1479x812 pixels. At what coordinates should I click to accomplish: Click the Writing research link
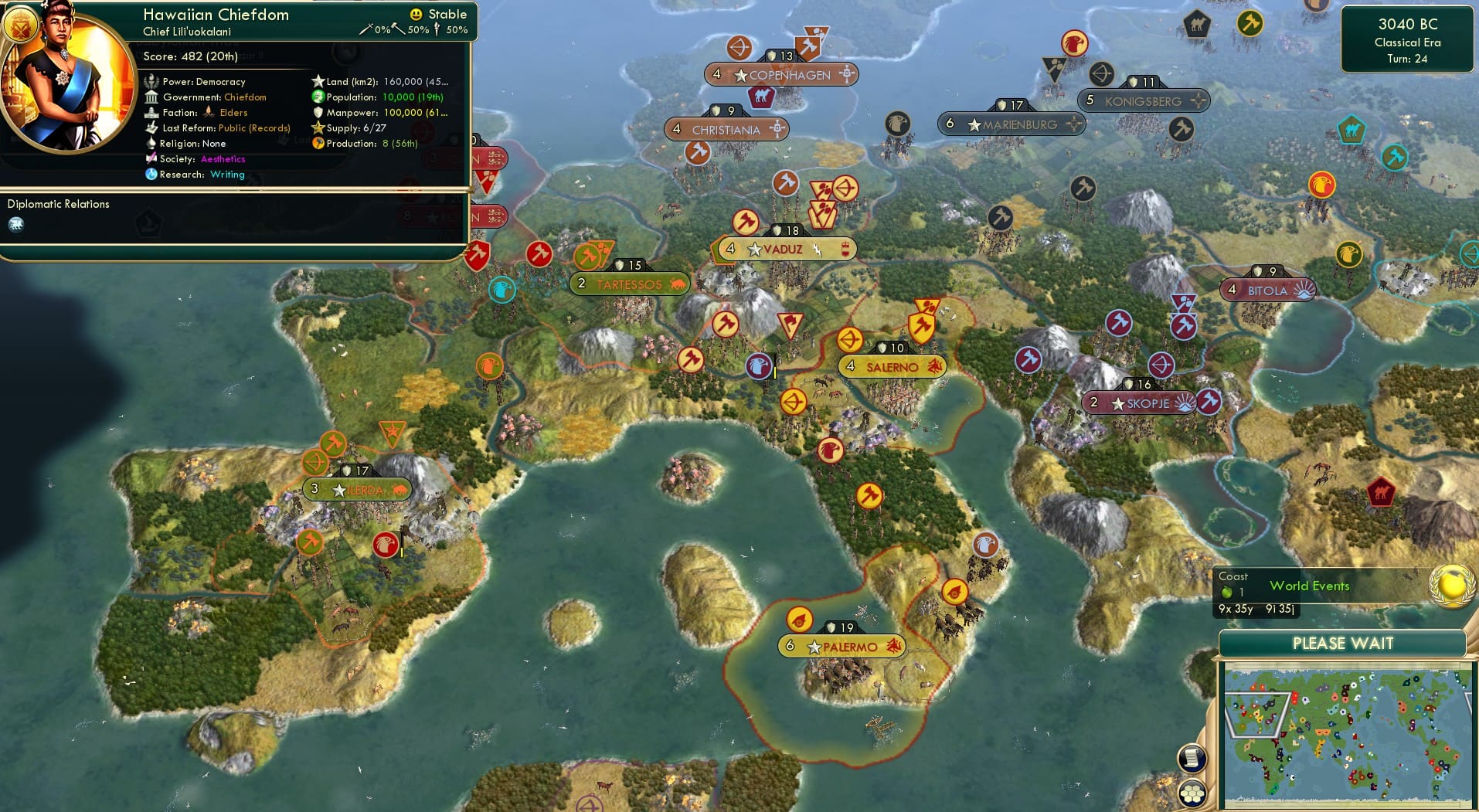(x=227, y=175)
